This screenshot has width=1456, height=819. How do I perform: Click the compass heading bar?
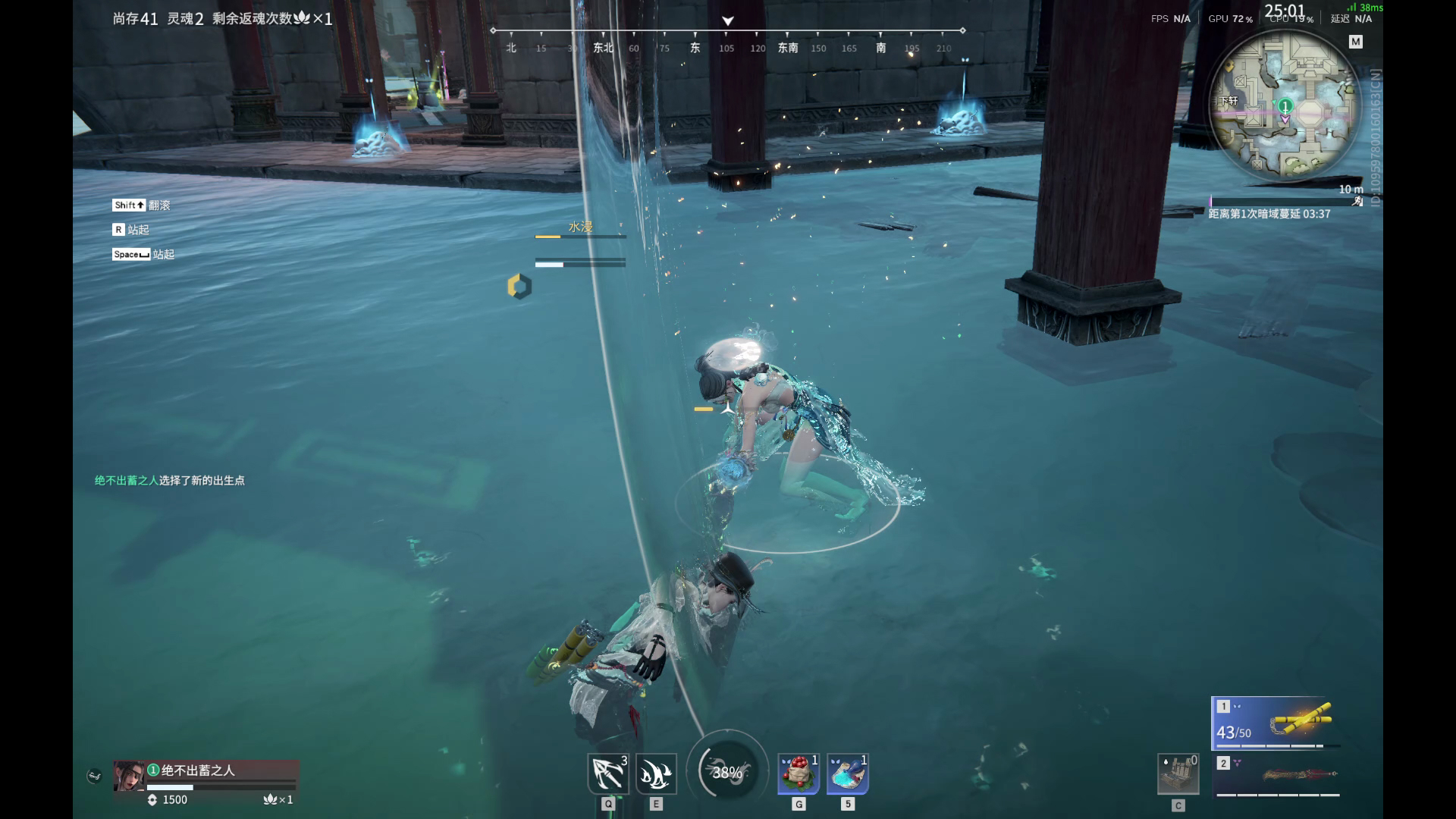point(728,39)
